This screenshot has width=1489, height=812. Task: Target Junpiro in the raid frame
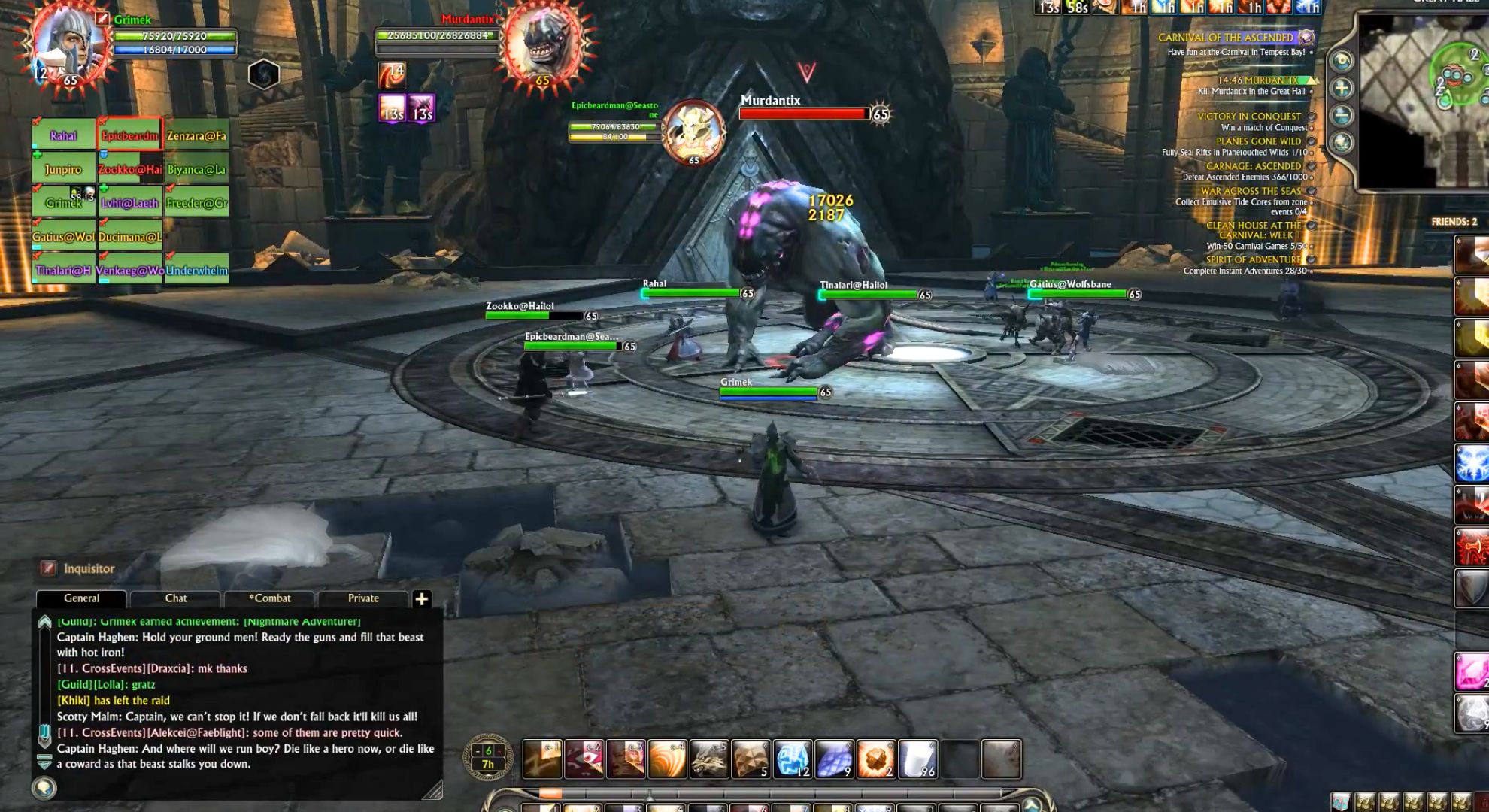tap(64, 170)
